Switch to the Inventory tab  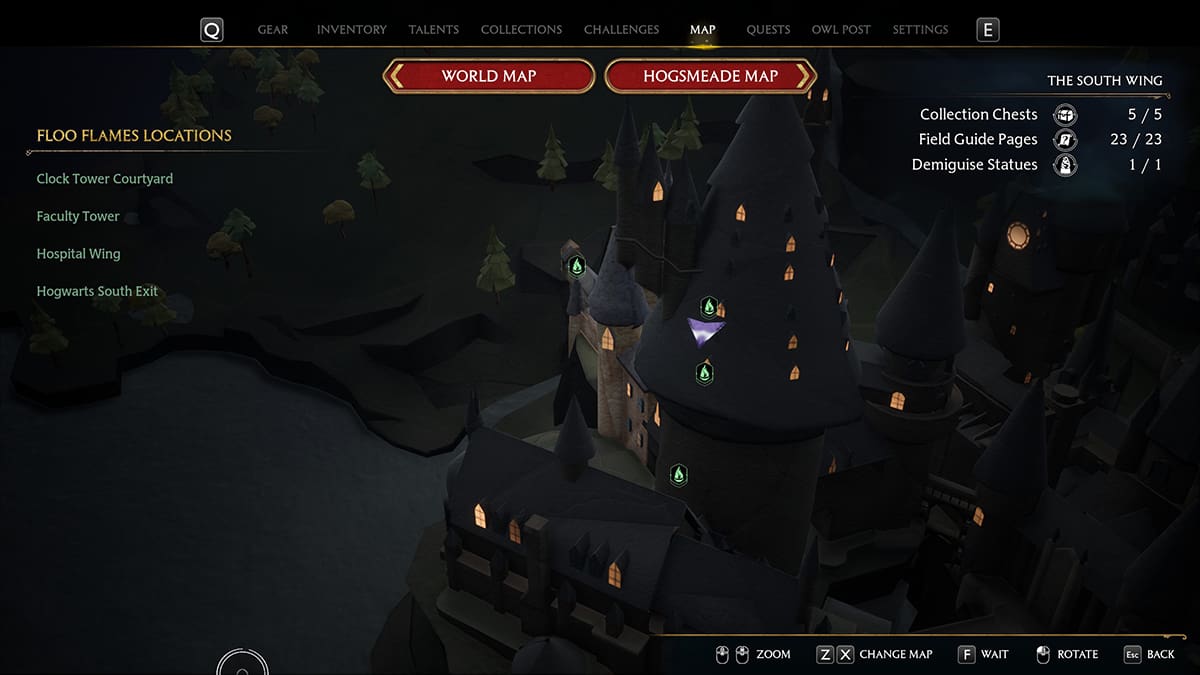point(351,30)
